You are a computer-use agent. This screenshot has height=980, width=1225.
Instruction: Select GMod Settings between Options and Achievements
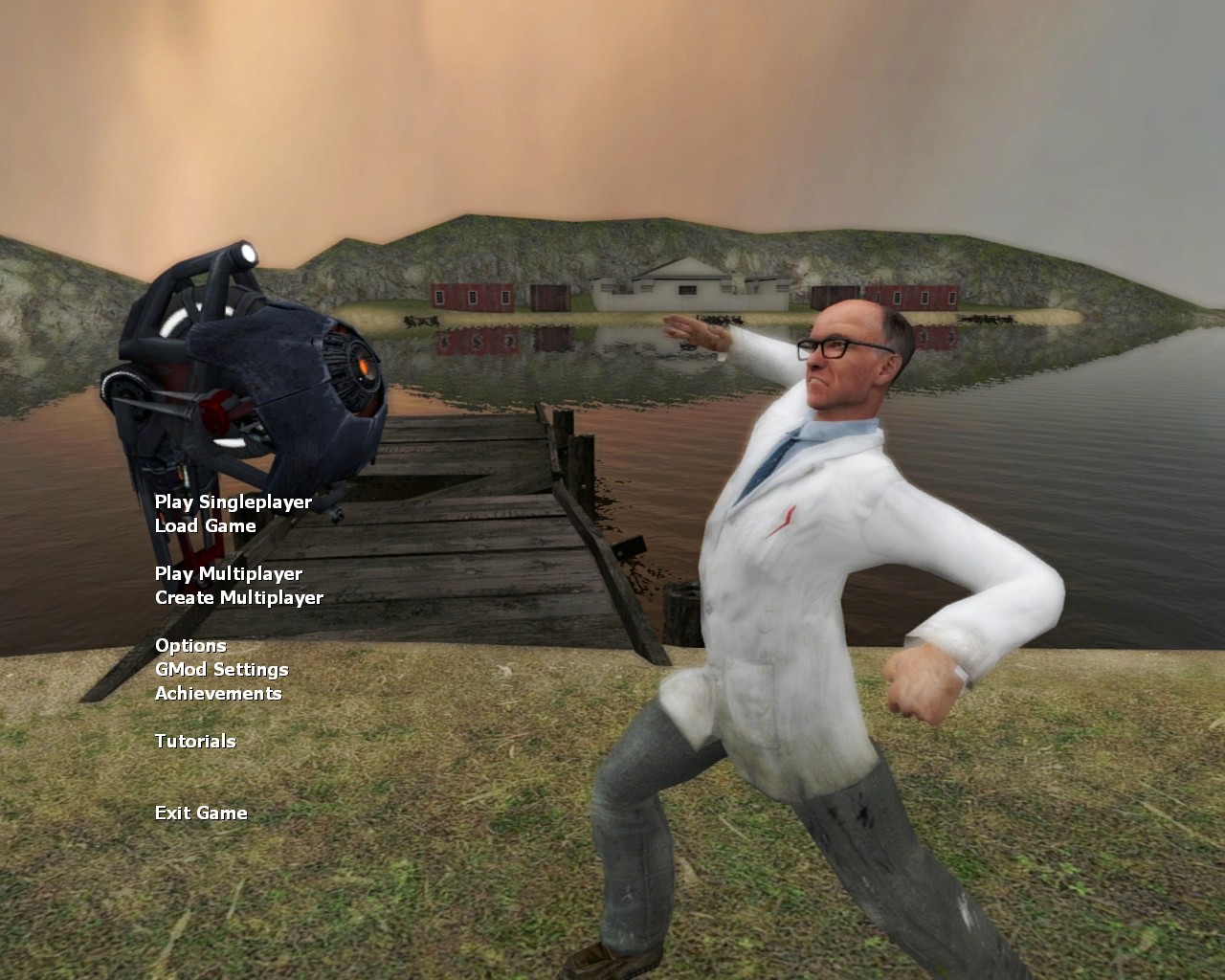tap(222, 669)
